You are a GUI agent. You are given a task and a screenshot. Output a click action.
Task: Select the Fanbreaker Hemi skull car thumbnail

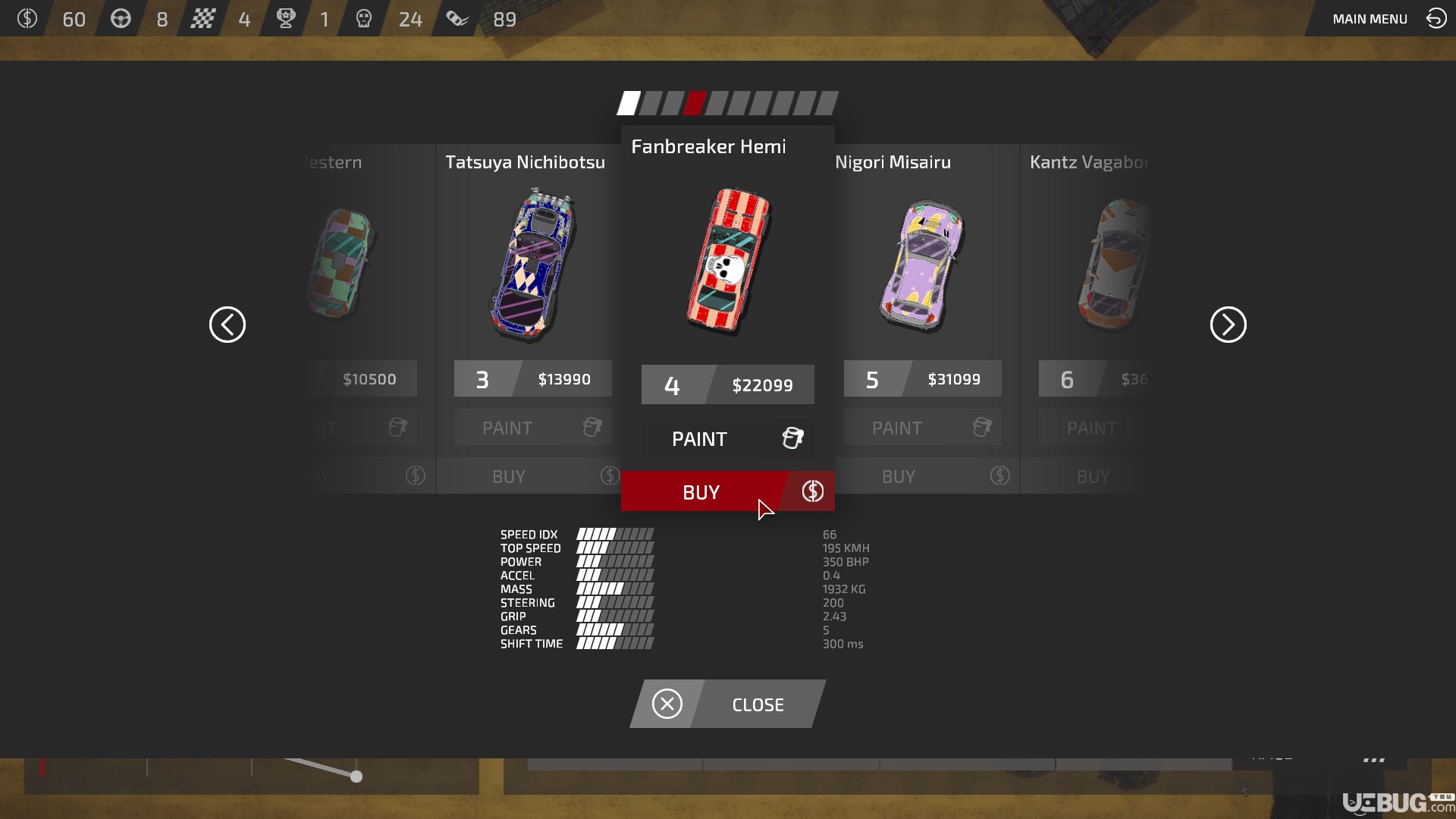tap(728, 262)
